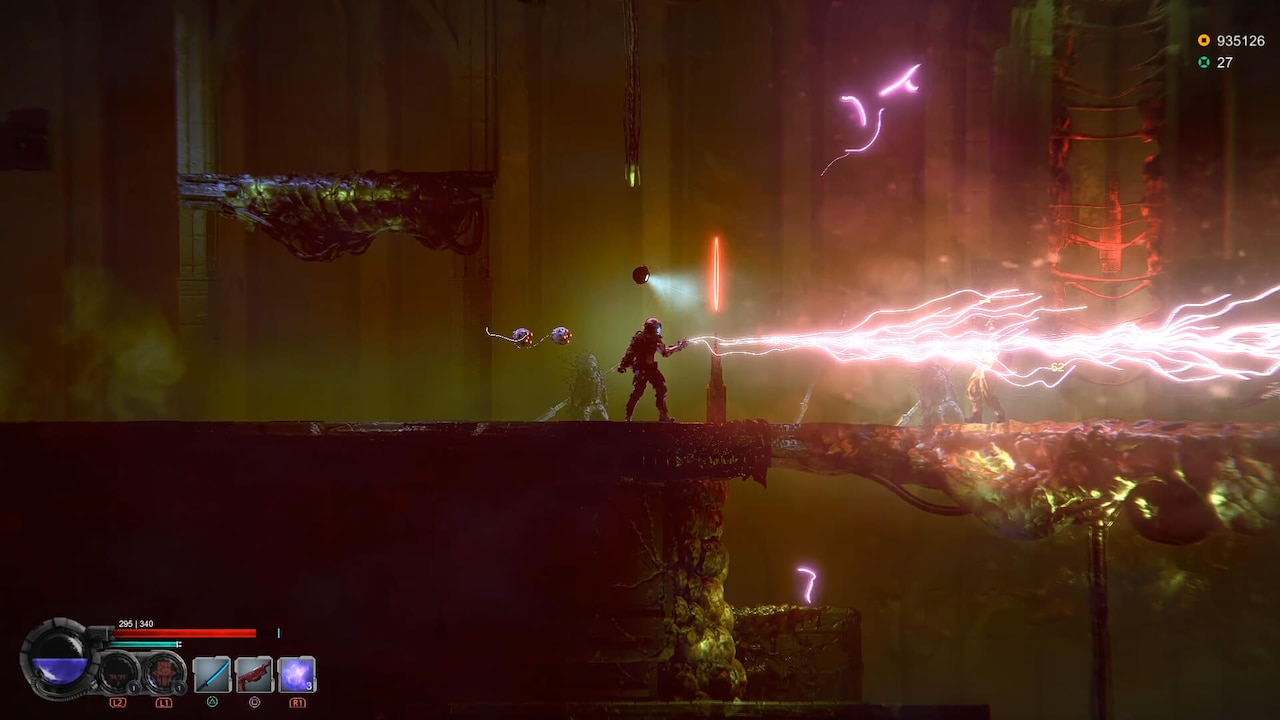Click the L1 skull weapon slot icon
The width and height of the screenshot is (1280, 720).
(x=162, y=673)
